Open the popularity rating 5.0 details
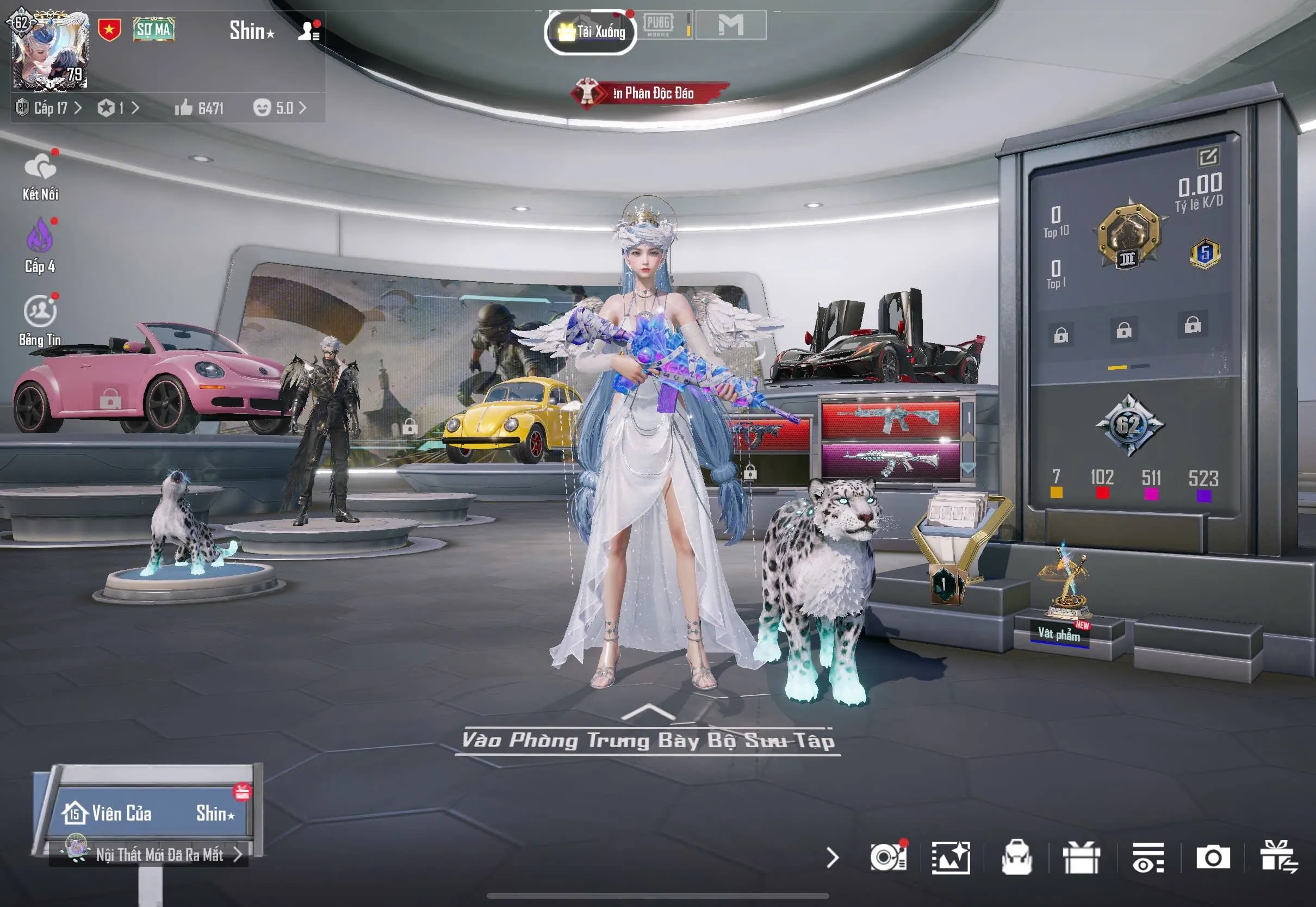 pos(280,108)
